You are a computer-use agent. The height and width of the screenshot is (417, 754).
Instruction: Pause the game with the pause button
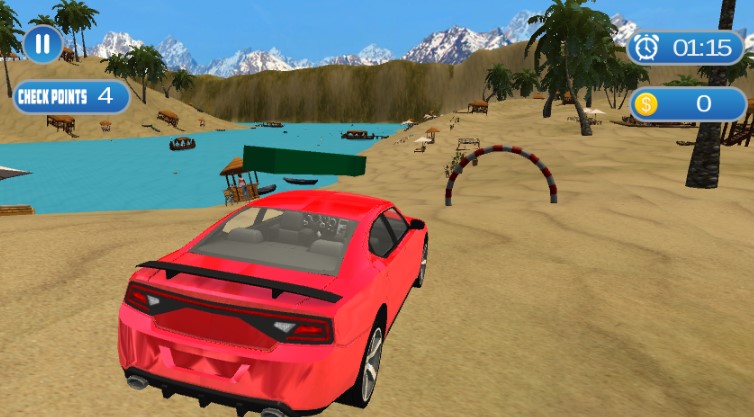pyautogui.click(x=43, y=43)
